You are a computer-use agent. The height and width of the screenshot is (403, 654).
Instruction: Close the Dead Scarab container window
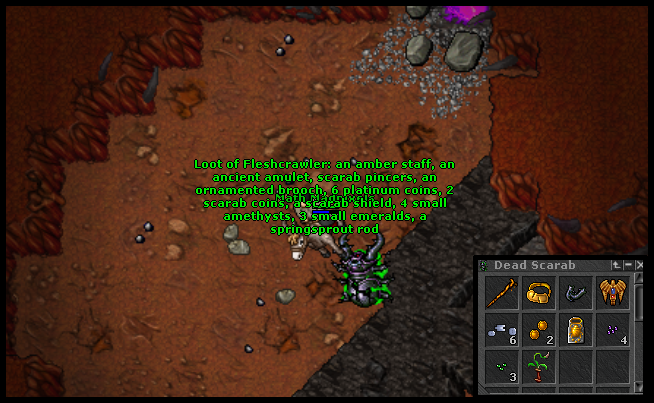coord(639,265)
